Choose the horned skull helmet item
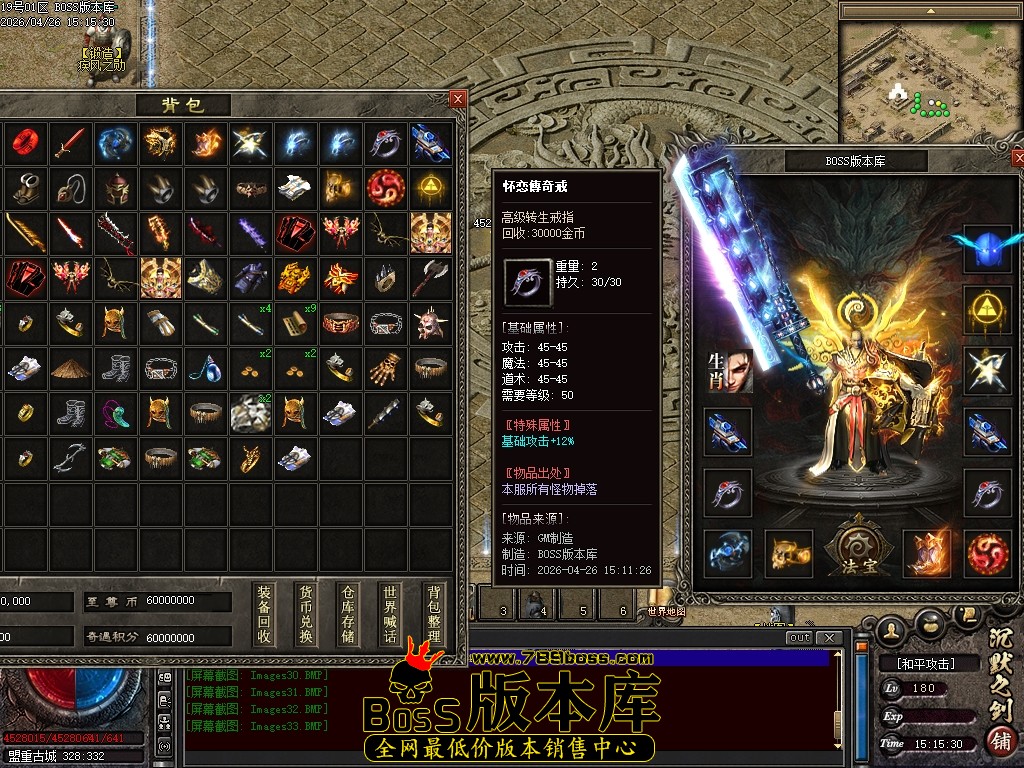 [x=430, y=323]
